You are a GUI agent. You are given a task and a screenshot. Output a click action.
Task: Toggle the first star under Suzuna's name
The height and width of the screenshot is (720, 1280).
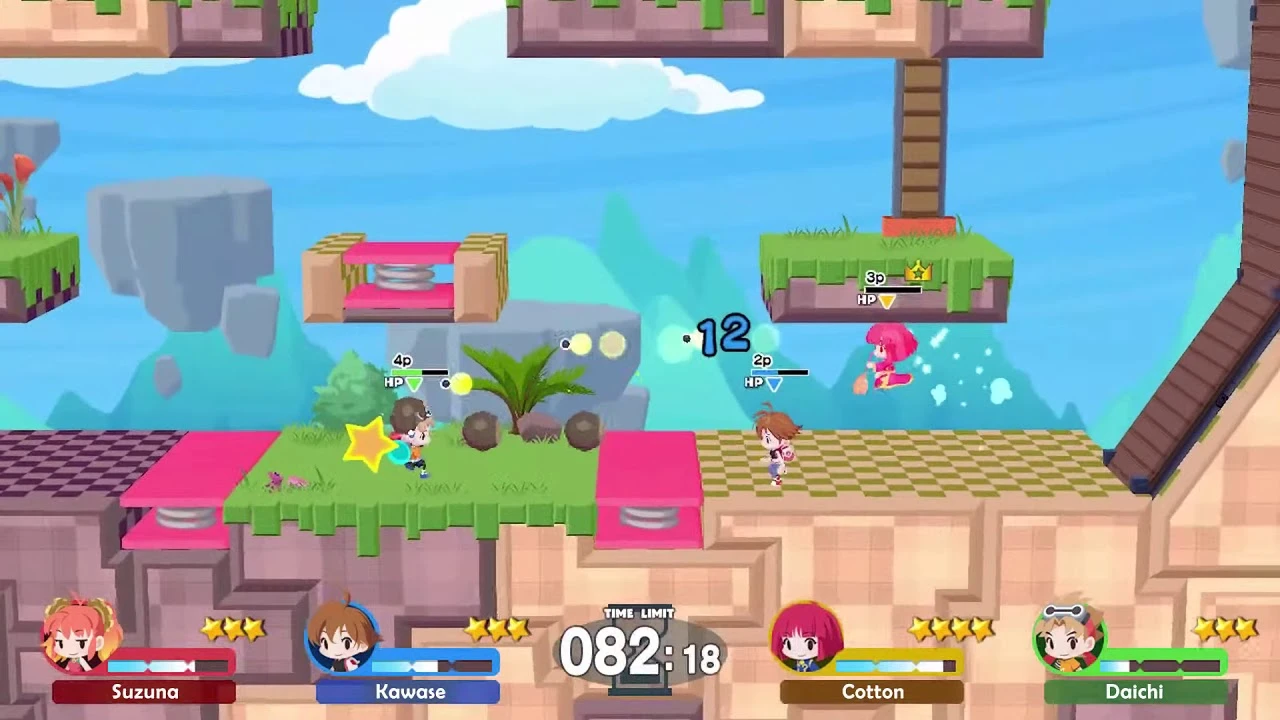212,628
